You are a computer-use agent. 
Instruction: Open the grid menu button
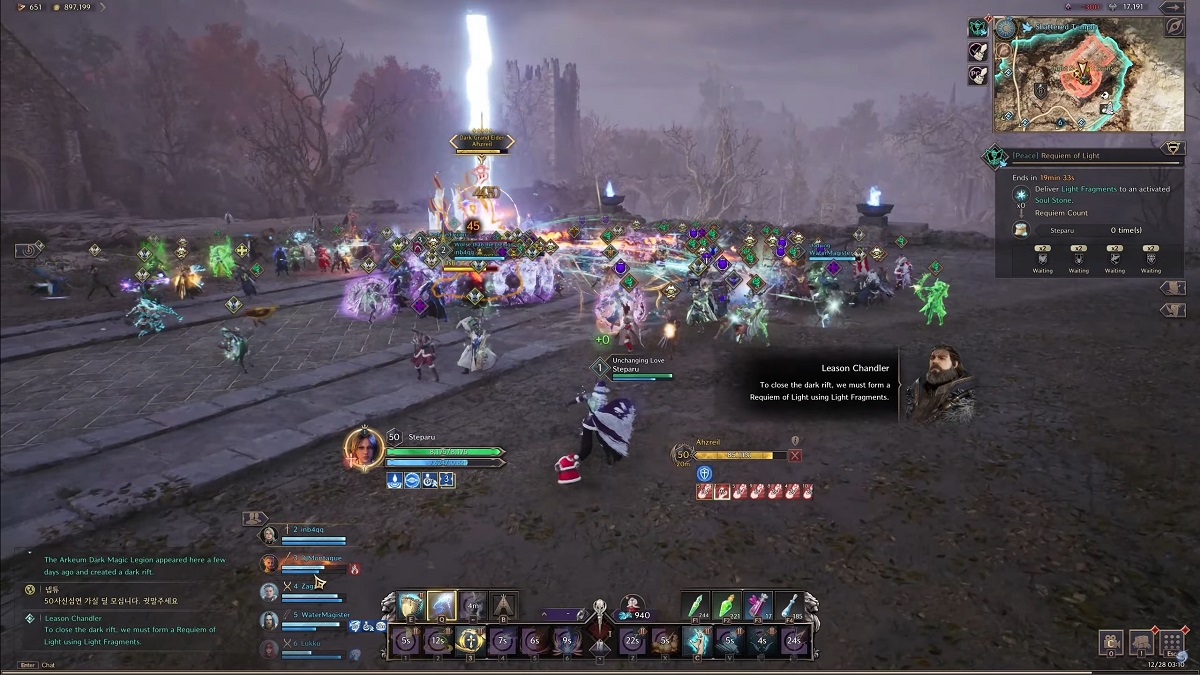pos(1174,642)
